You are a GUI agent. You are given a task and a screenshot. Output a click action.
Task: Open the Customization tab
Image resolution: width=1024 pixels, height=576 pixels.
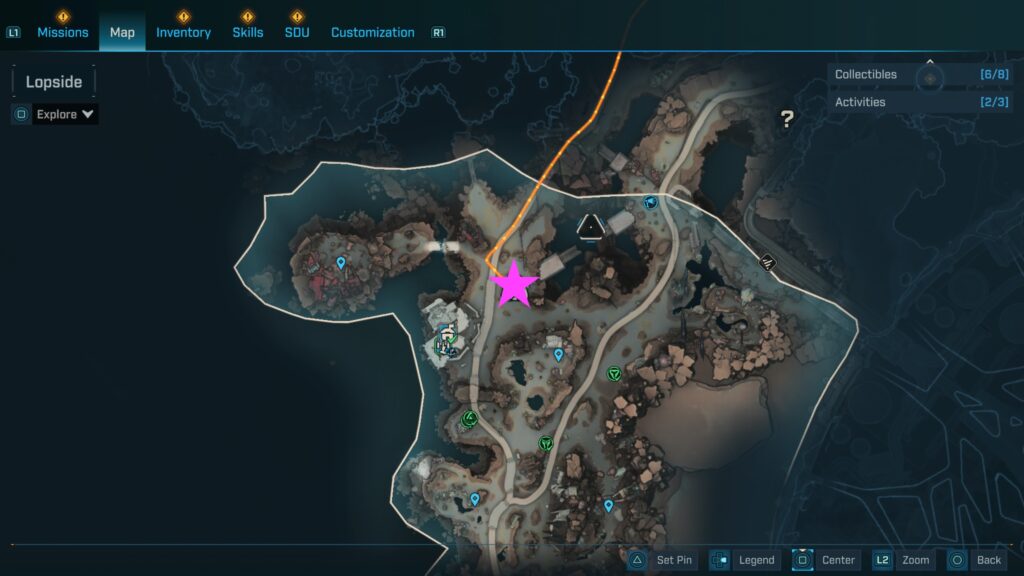372,32
